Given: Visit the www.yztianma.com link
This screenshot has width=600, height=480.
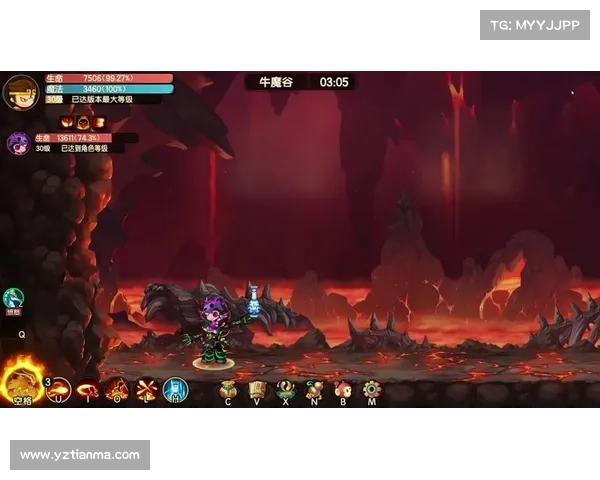Looking at the screenshot, I should [80, 455].
